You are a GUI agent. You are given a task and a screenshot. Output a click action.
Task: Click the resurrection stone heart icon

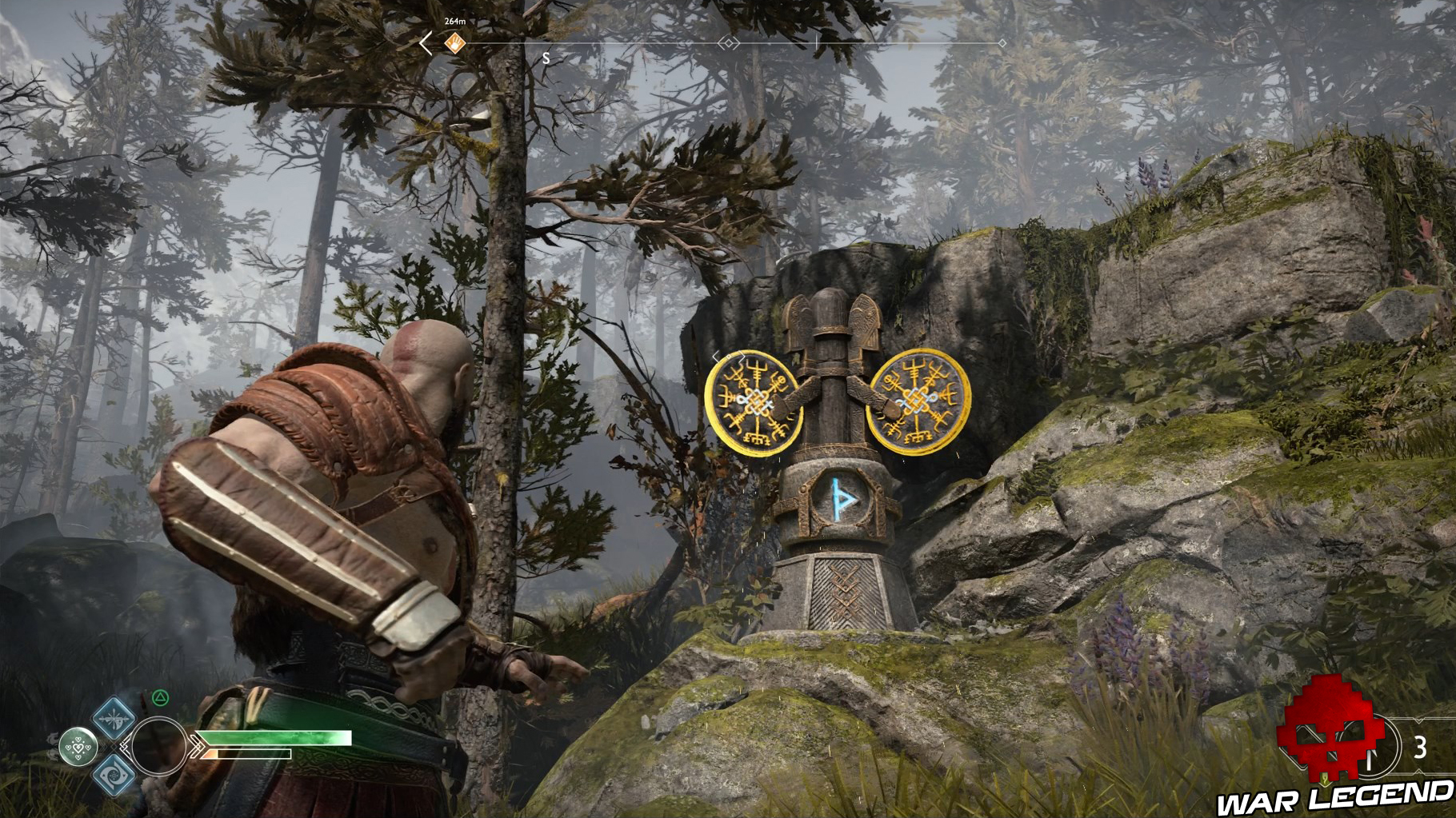point(78,746)
